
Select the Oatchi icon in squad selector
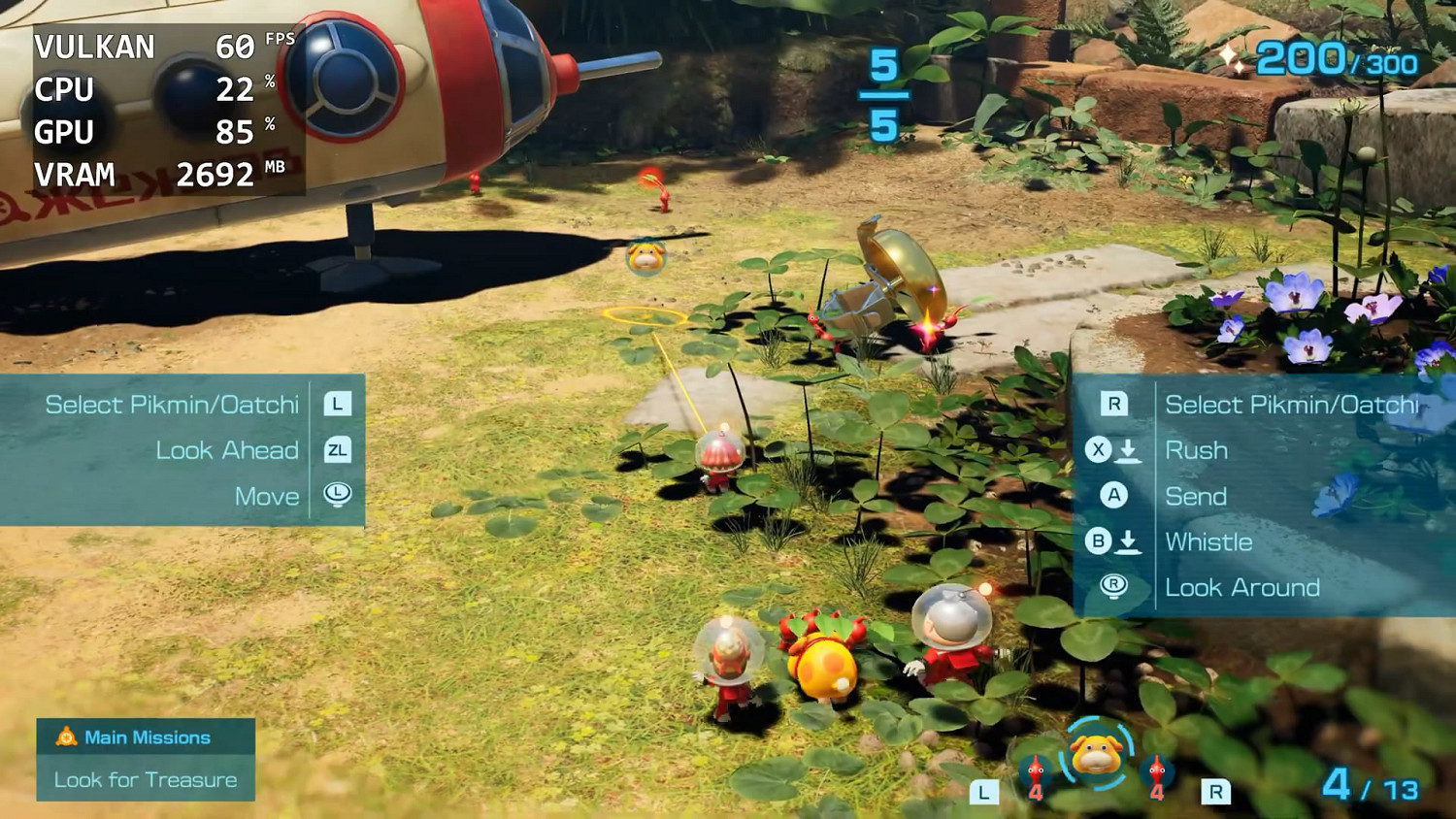pyautogui.click(x=1096, y=755)
